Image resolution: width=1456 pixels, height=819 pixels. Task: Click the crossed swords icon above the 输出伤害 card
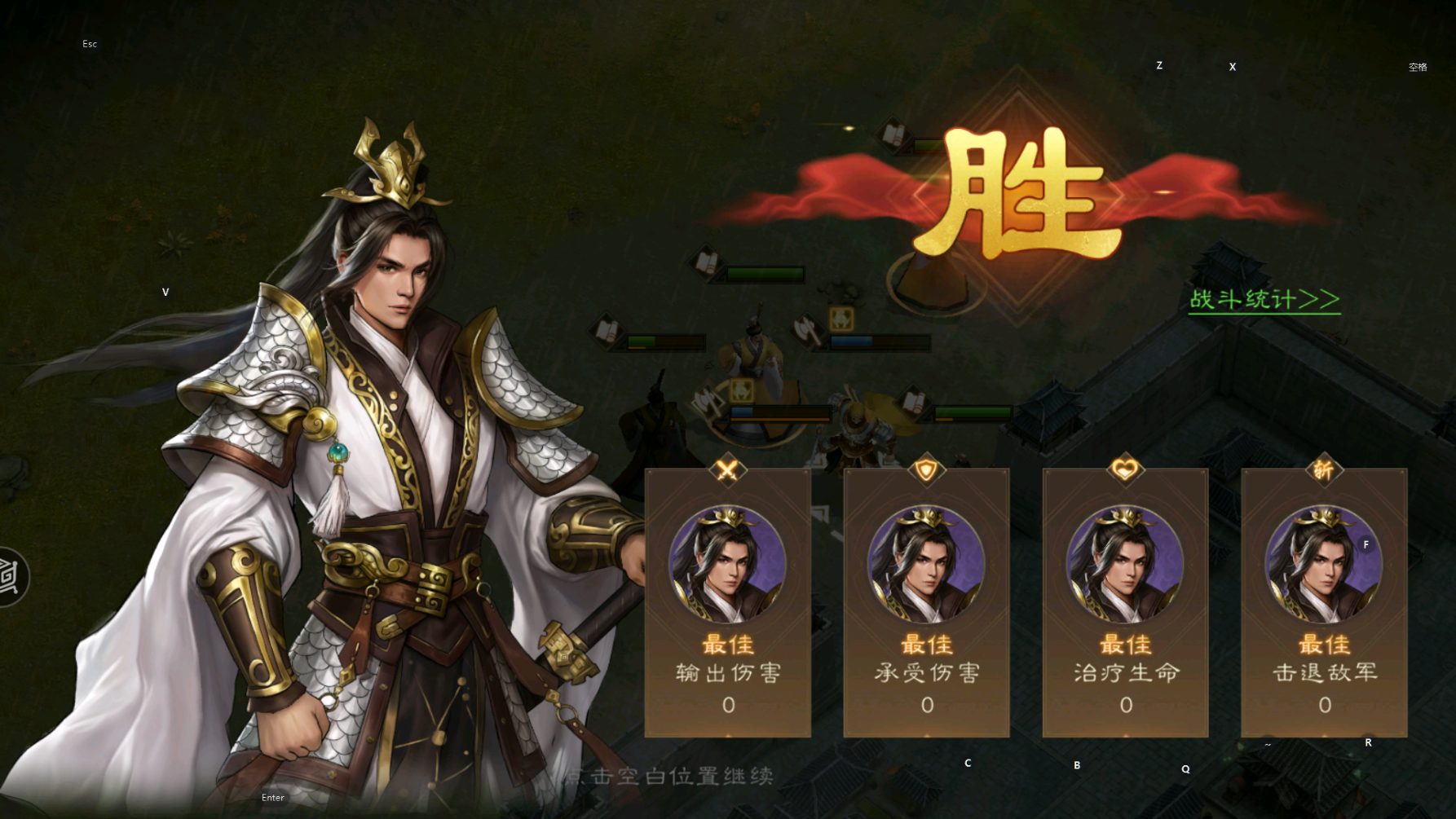coord(728,469)
